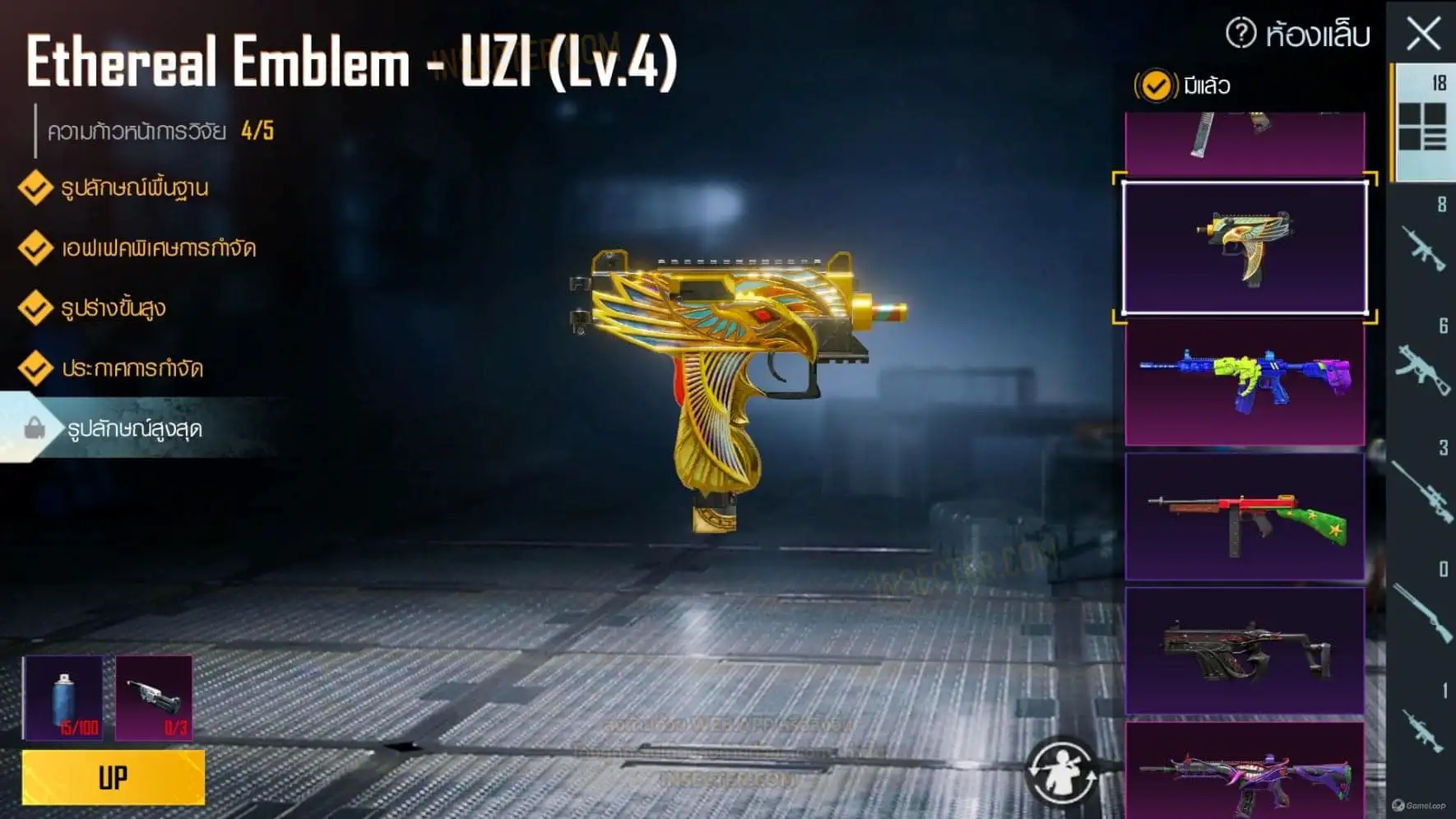The height and width of the screenshot is (819, 1456).
Task: Open the help question mark icon
Action: click(x=1240, y=34)
